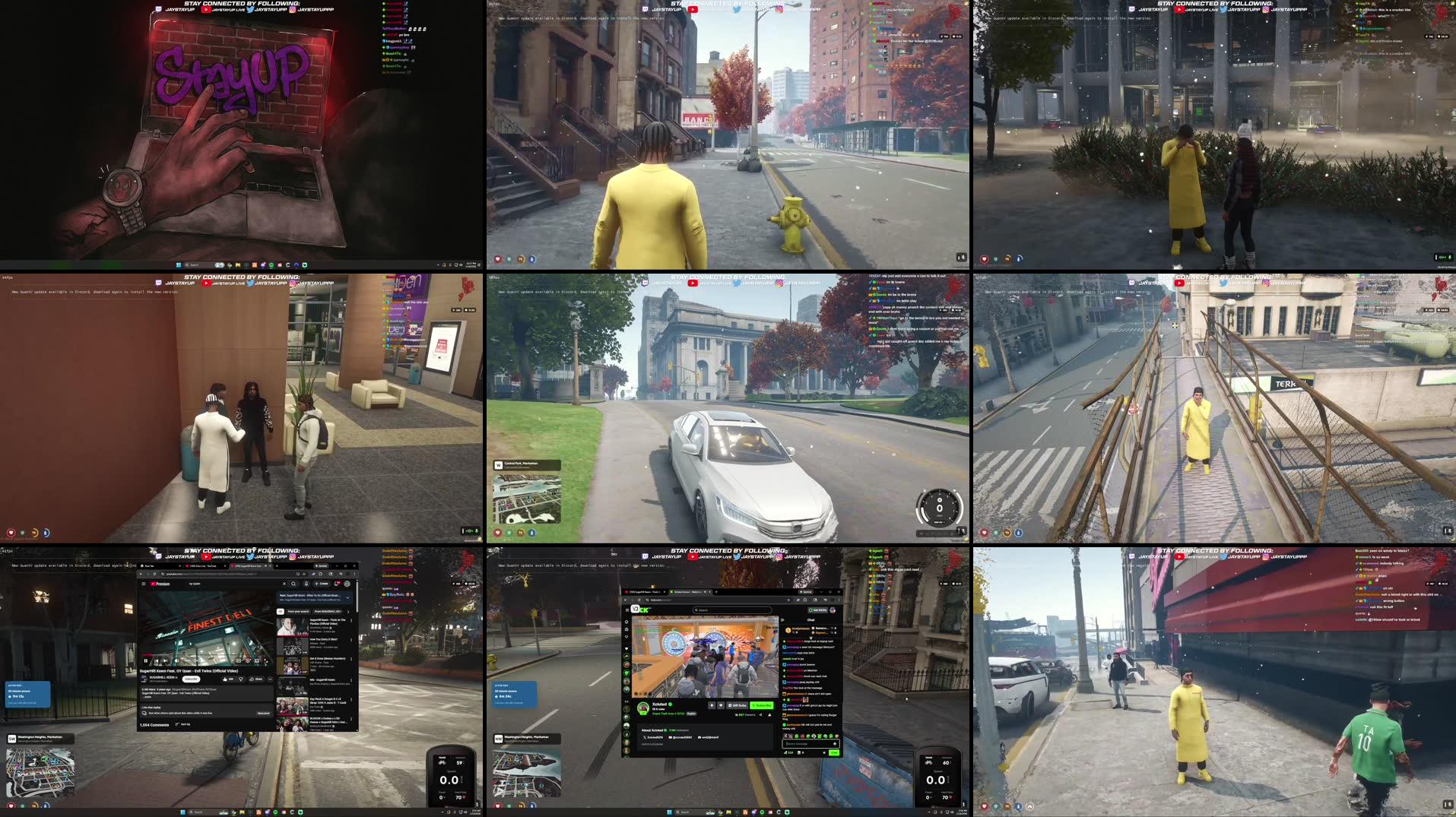Click the YouTube Premium logo
This screenshot has width=1456, height=817.
click(x=160, y=584)
